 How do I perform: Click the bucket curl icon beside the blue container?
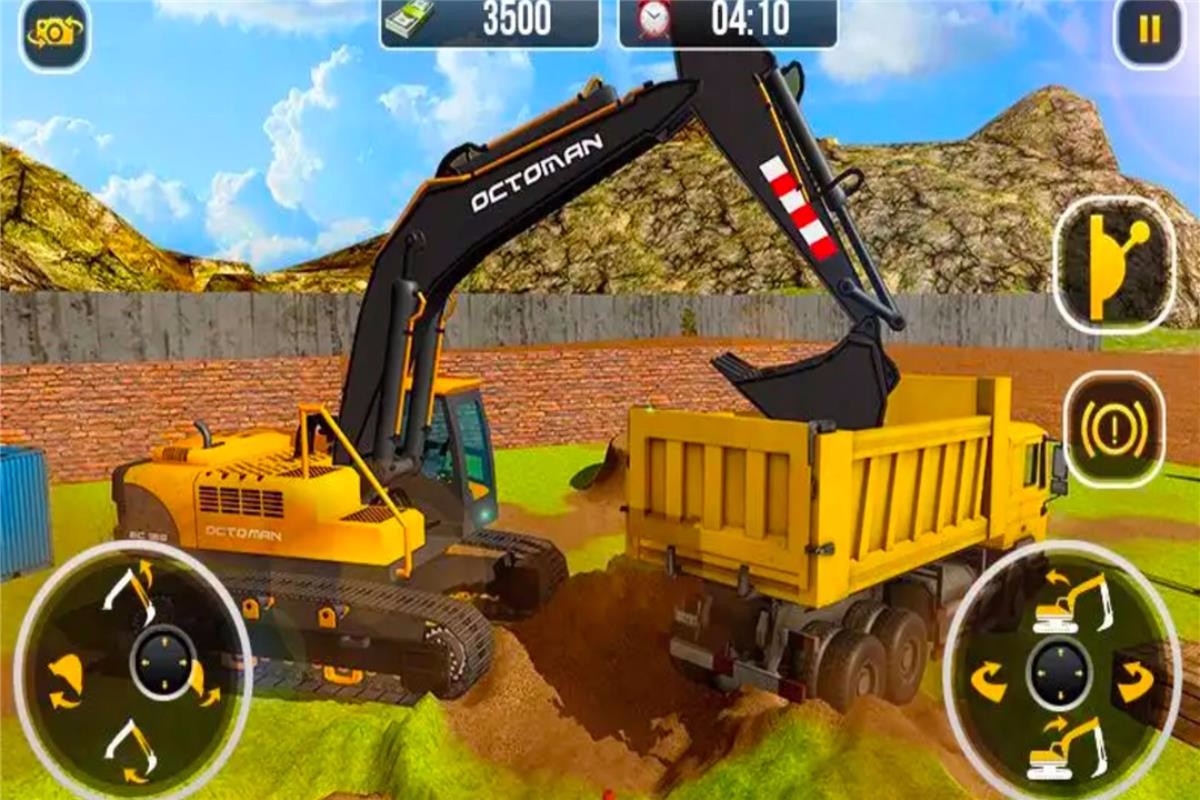coord(66,680)
